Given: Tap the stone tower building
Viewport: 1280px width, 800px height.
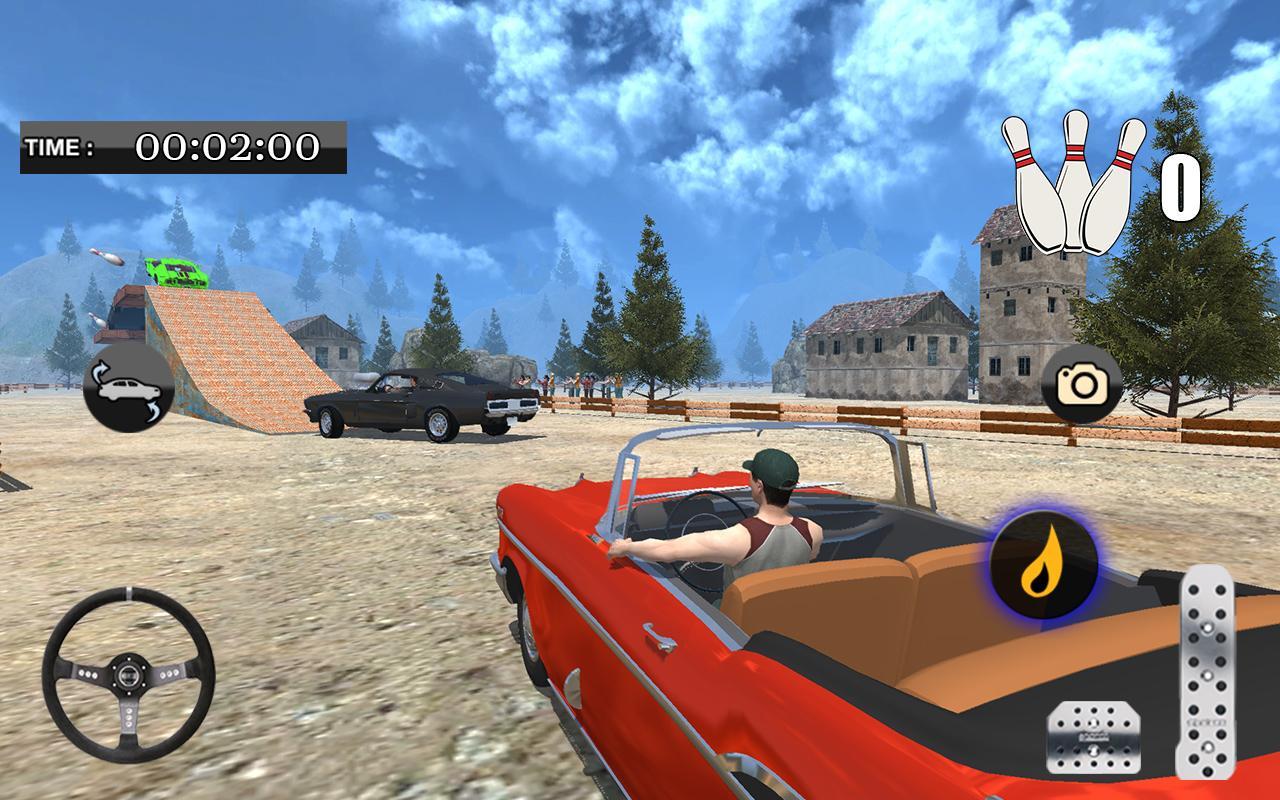Looking at the screenshot, I should click(1018, 300).
